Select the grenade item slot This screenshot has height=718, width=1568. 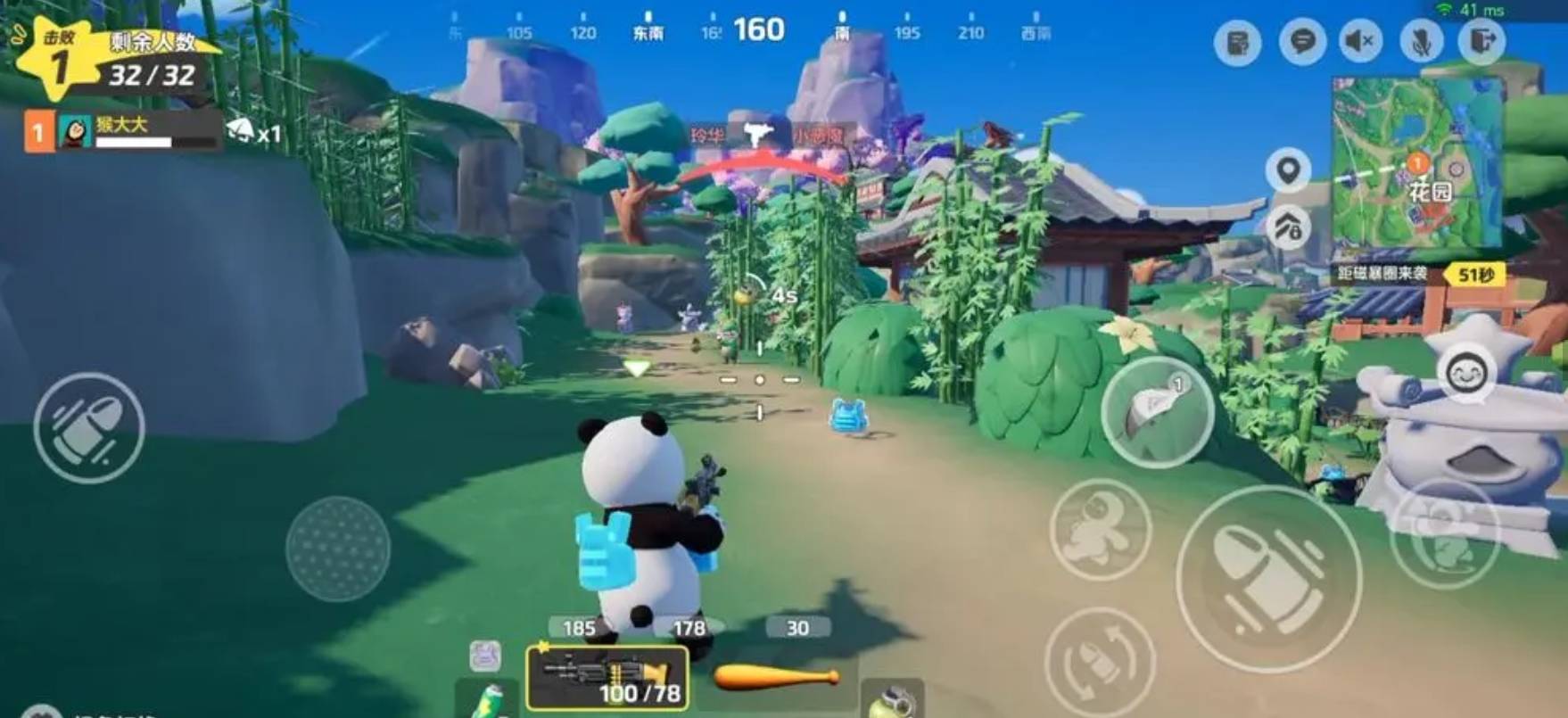(x=891, y=700)
